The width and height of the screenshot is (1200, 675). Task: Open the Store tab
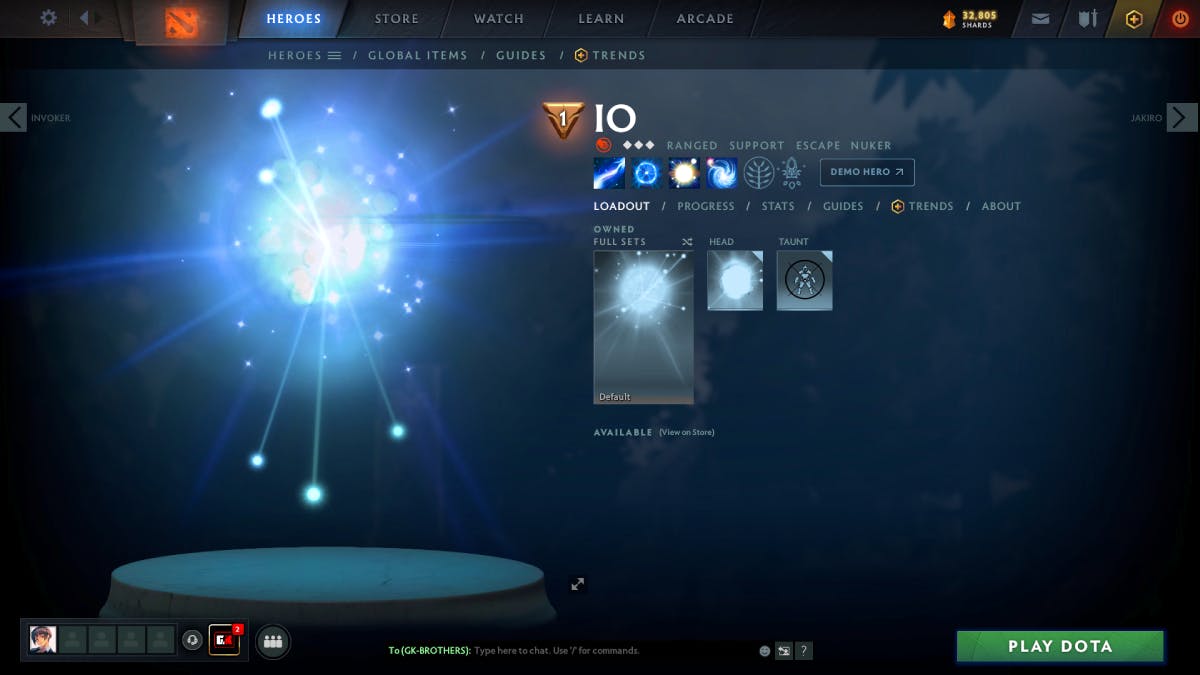pos(396,19)
